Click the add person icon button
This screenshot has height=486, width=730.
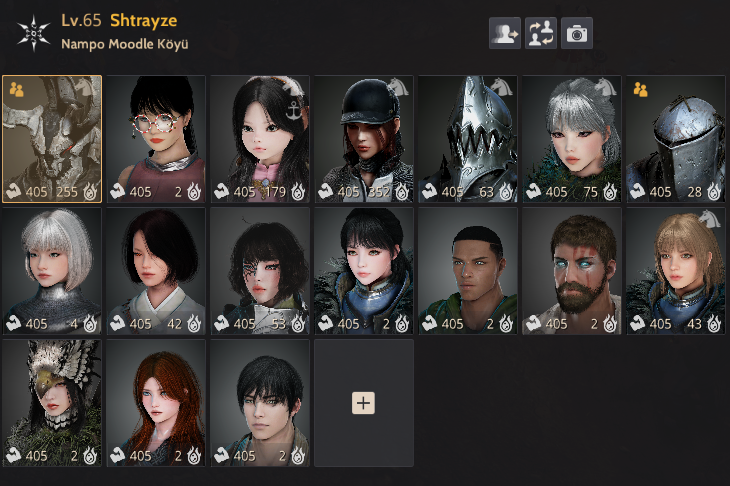point(504,33)
